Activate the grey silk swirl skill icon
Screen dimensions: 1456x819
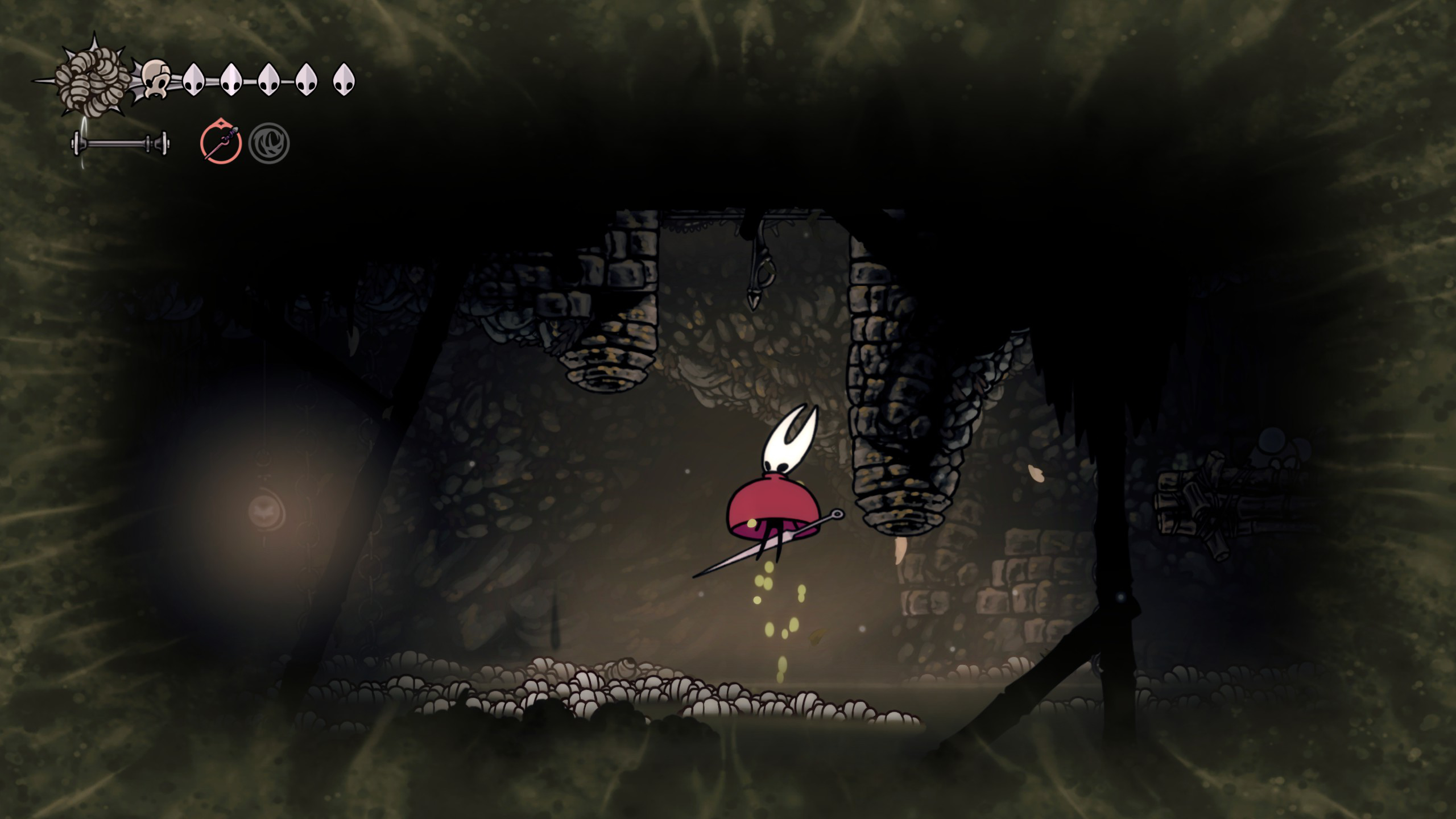click(x=269, y=143)
